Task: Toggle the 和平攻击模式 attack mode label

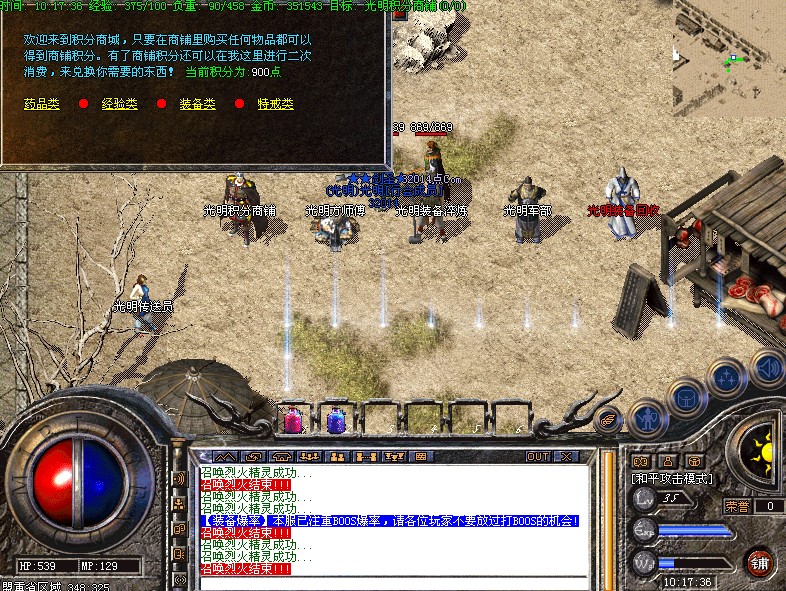Action: point(672,479)
